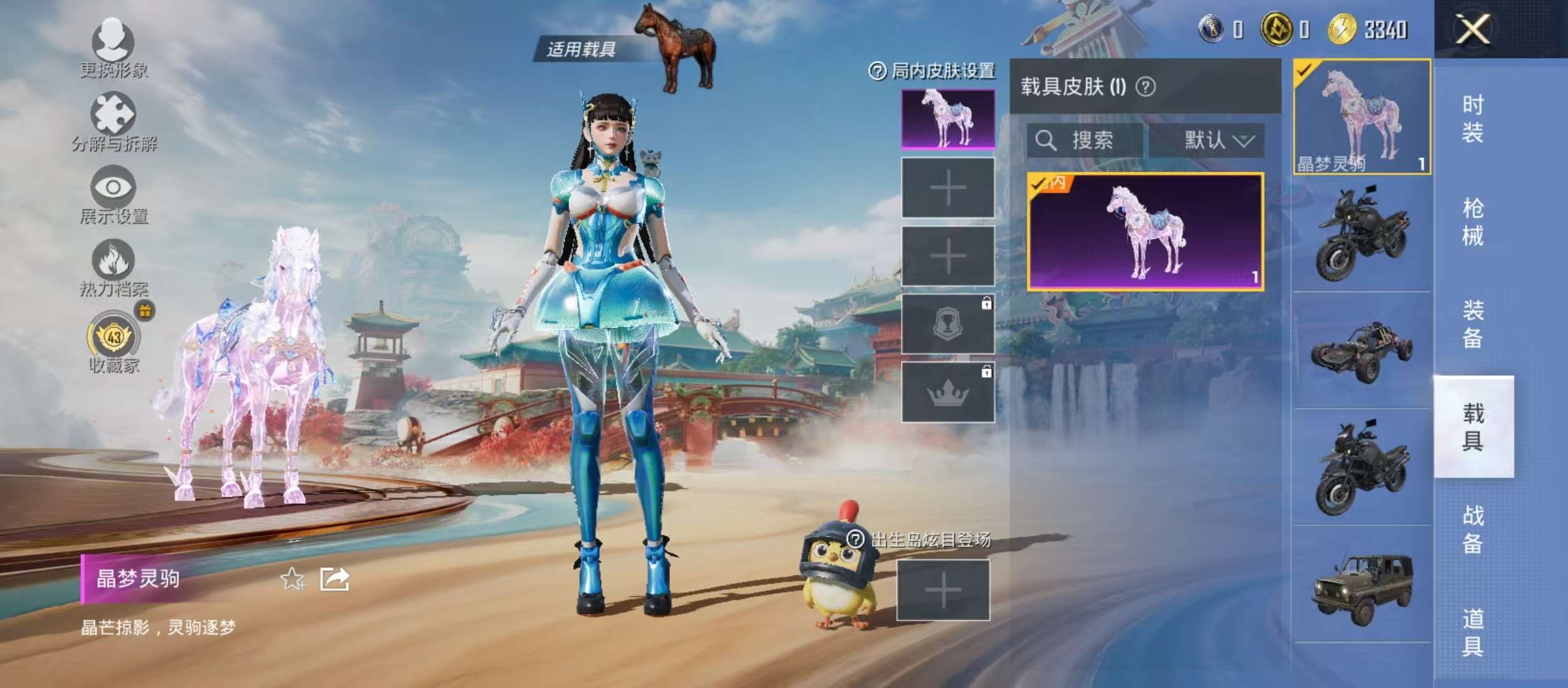Share the skin using the share icon
Image resolution: width=1568 pixels, height=688 pixels.
[335, 579]
